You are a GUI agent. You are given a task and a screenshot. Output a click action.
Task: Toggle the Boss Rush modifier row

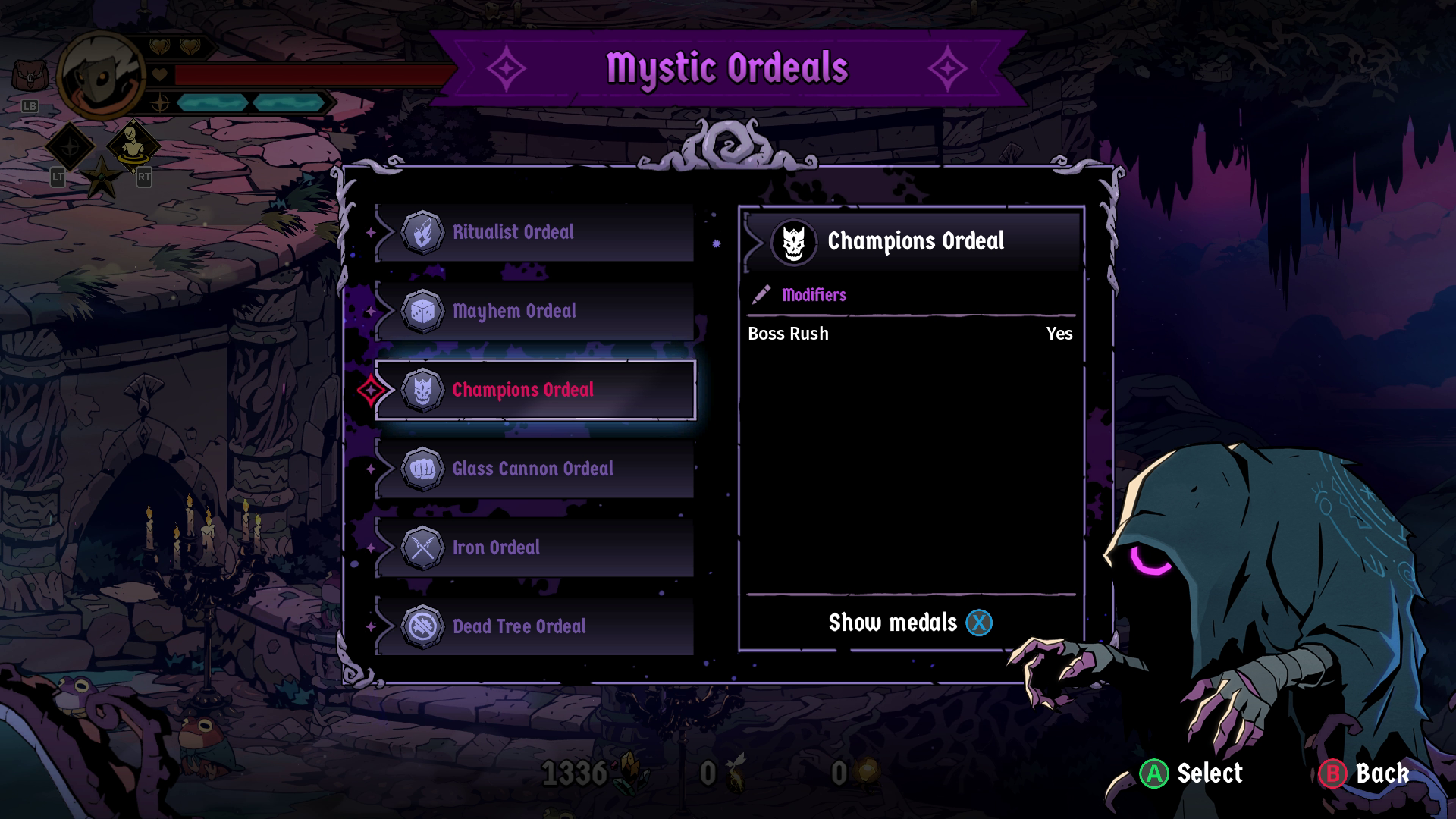[x=910, y=334]
